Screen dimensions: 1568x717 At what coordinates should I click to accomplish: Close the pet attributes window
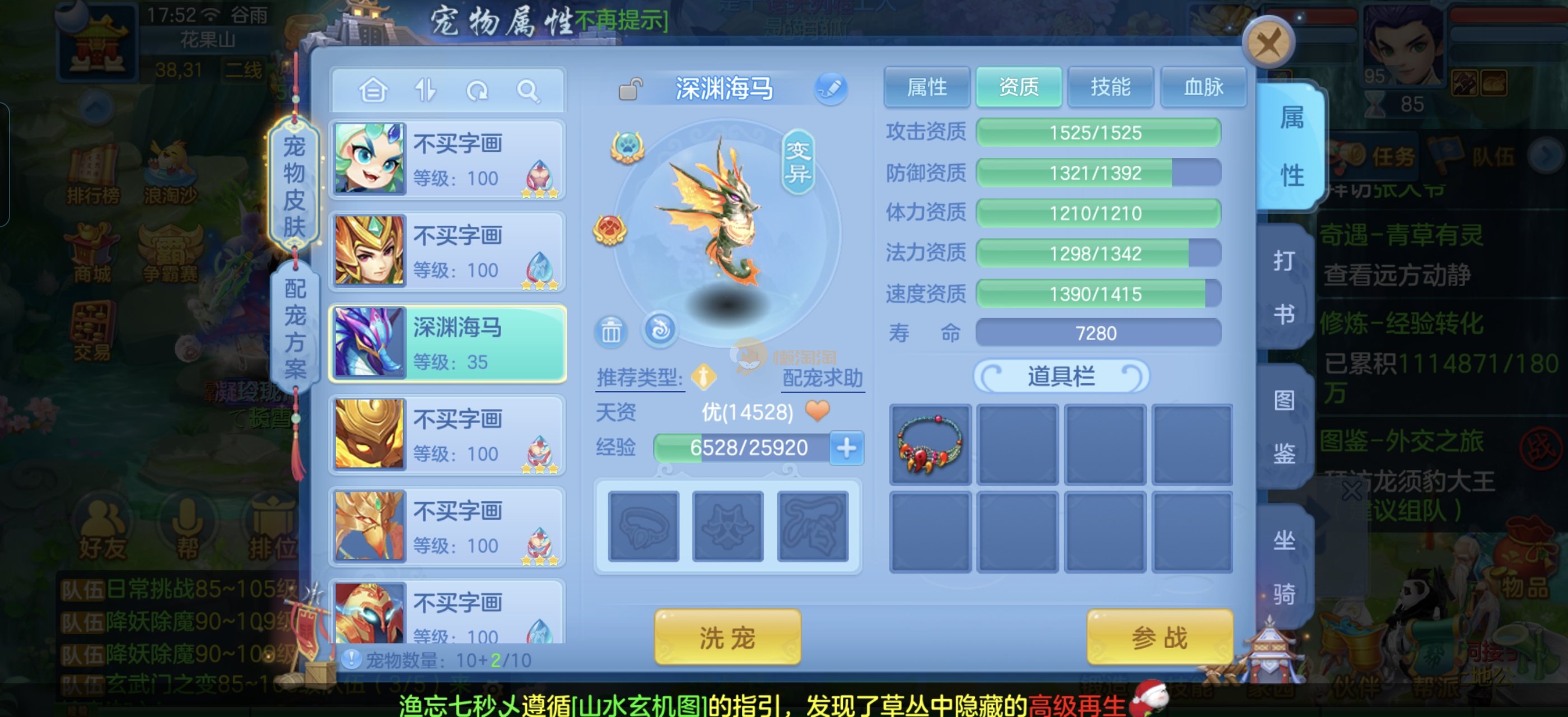pos(1268,44)
